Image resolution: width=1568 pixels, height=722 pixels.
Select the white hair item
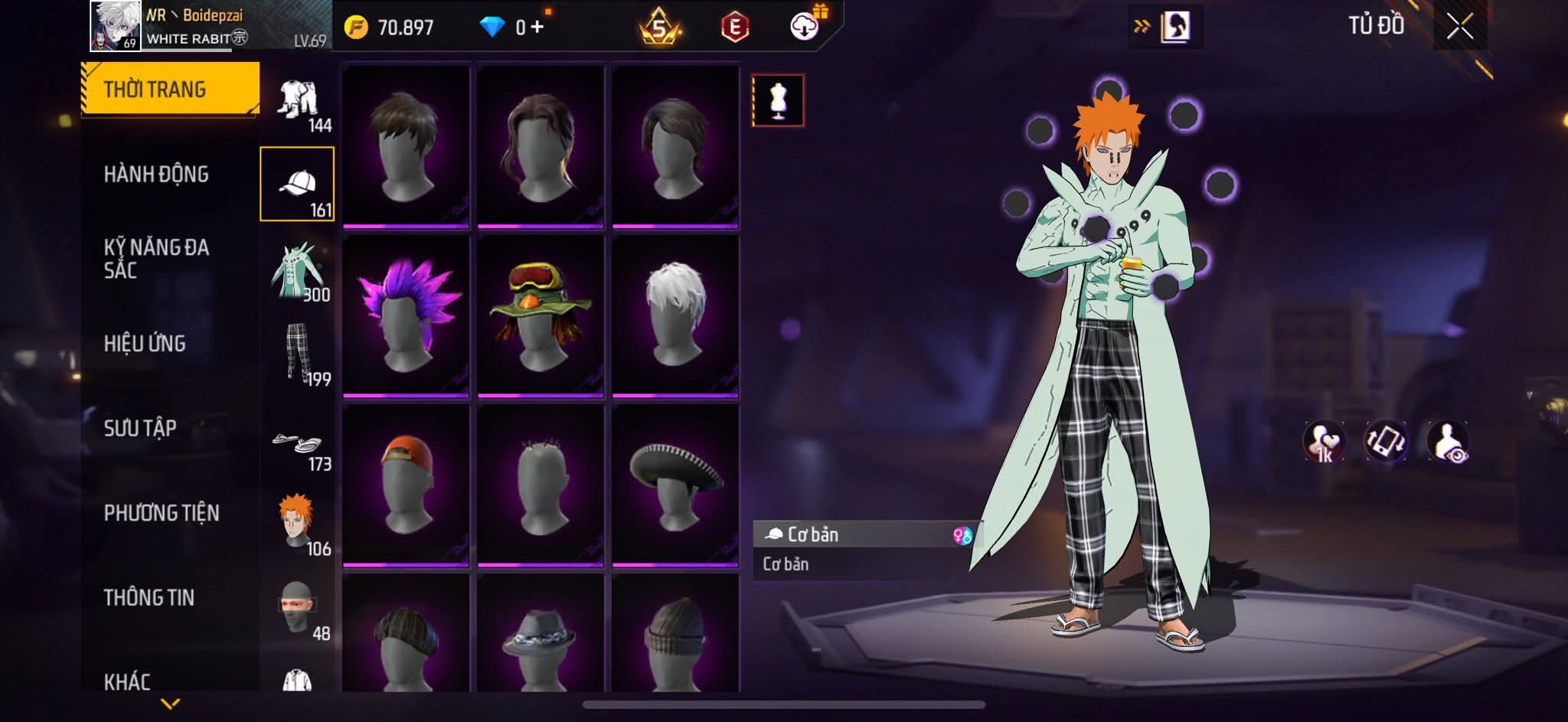(675, 315)
